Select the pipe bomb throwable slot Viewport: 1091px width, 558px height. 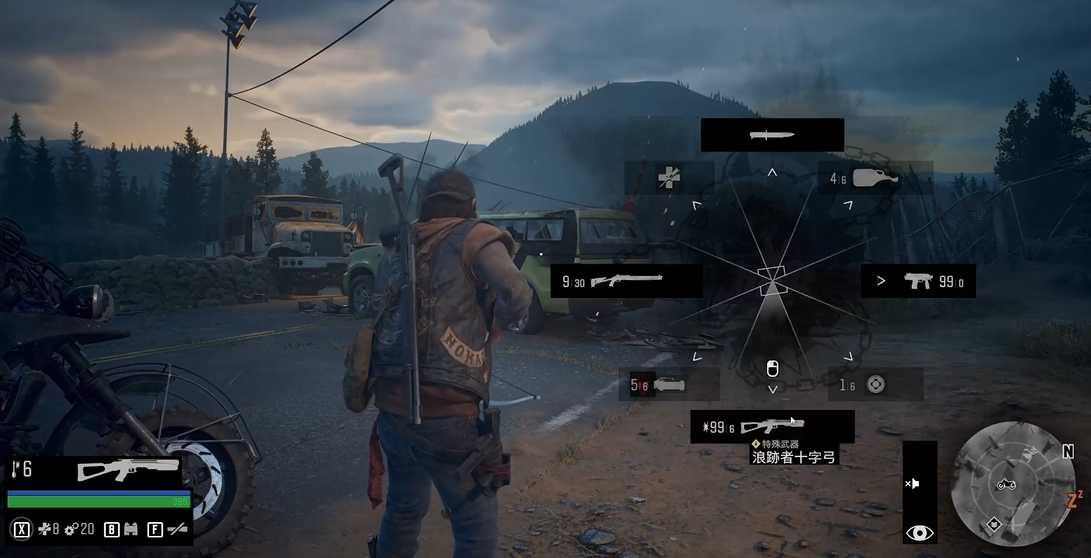[669, 384]
